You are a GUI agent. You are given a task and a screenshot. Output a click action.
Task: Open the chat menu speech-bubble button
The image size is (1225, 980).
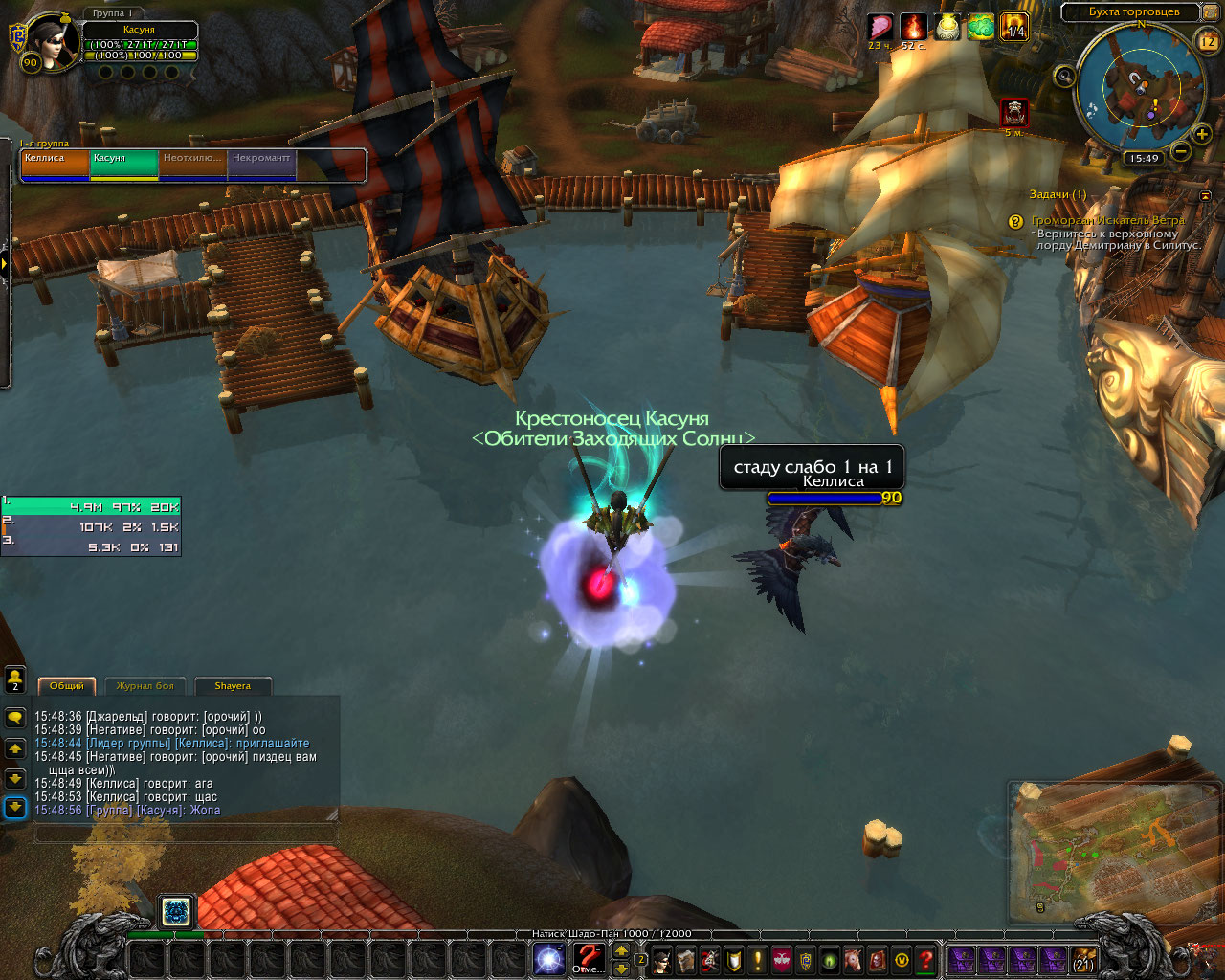[15, 717]
